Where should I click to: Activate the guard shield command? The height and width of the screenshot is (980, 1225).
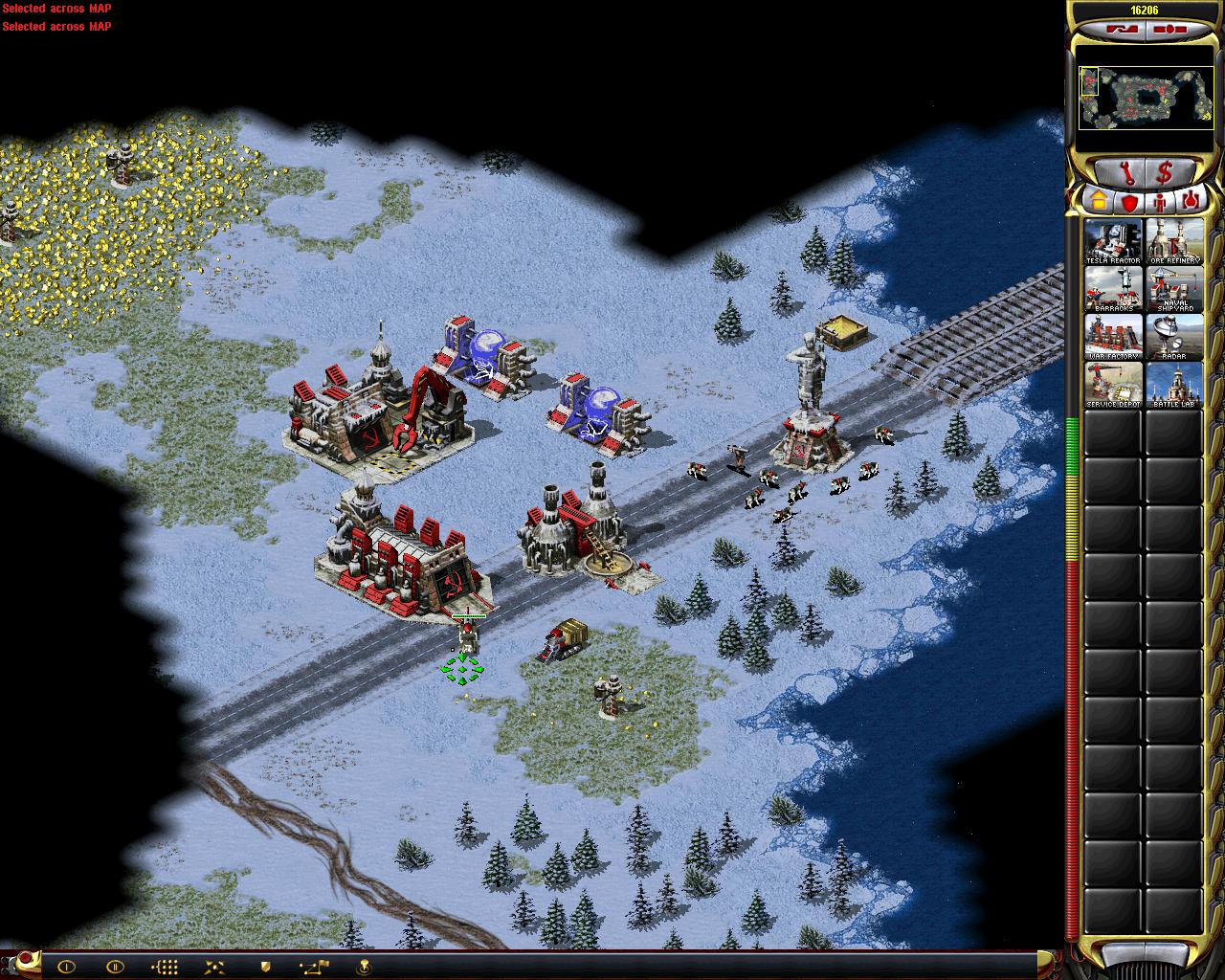(x=265, y=967)
